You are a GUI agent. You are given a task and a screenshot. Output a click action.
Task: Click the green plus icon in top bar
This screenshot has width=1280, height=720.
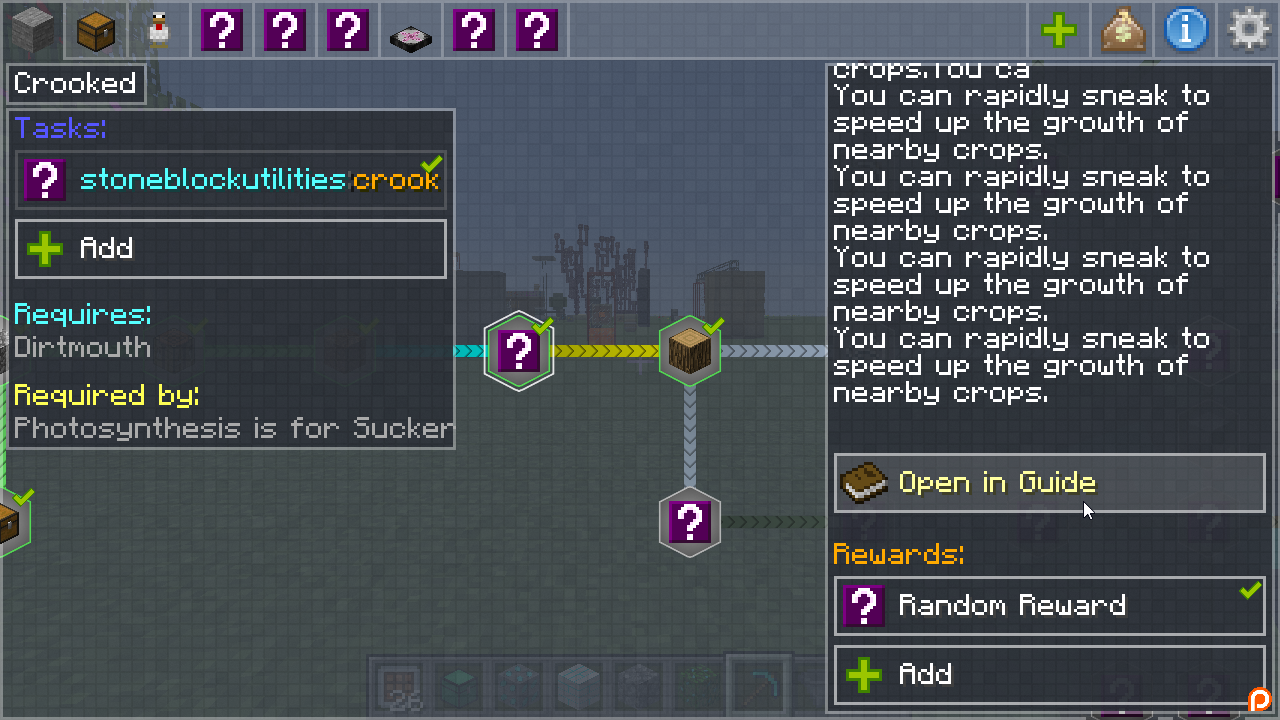click(x=1059, y=31)
